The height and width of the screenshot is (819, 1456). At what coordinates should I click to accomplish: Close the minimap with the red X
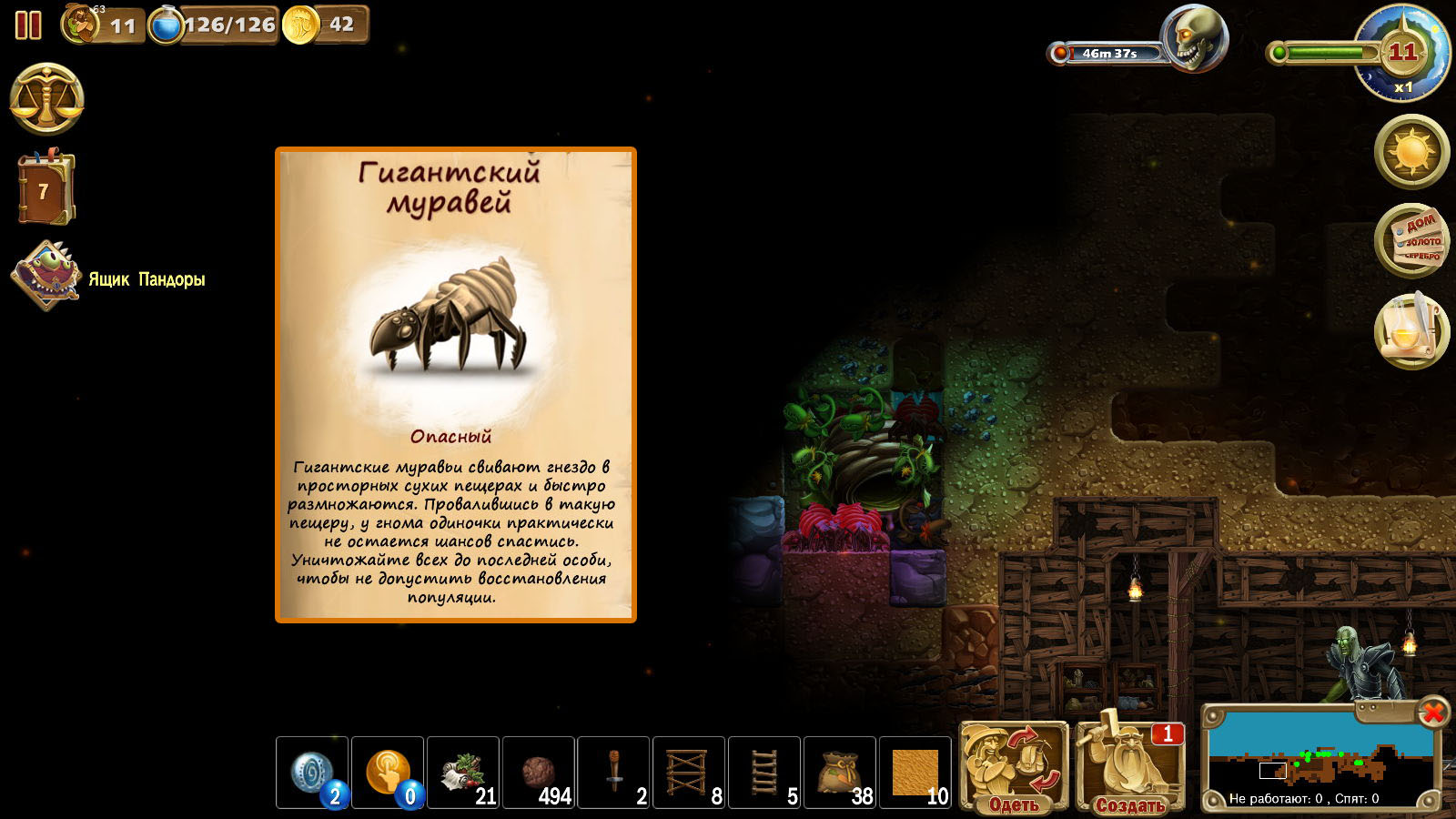[x=1432, y=712]
